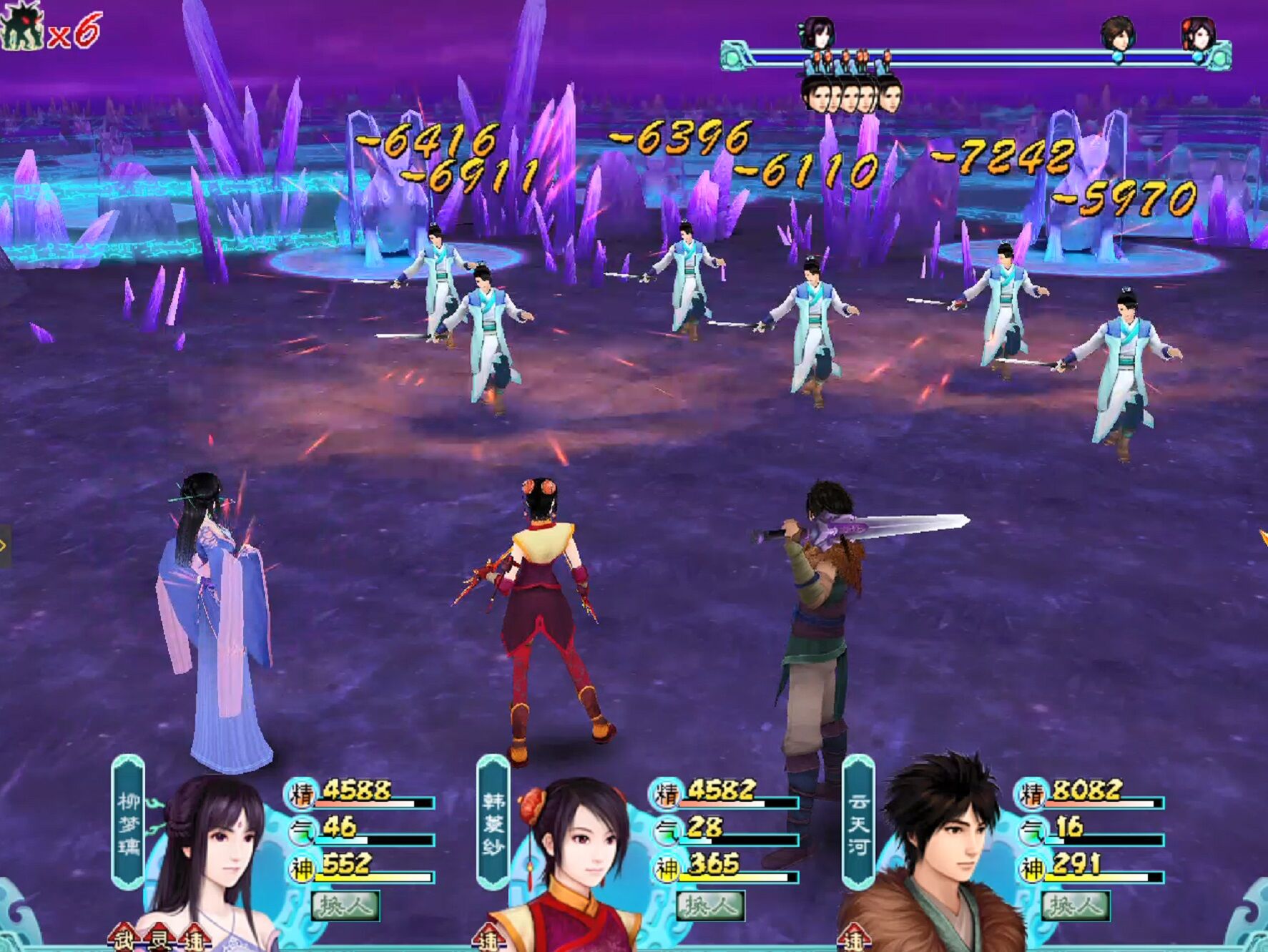This screenshot has width=1268, height=952.
Task: Click the 换人 button under Liu Mengli's stats
Action: [x=345, y=906]
